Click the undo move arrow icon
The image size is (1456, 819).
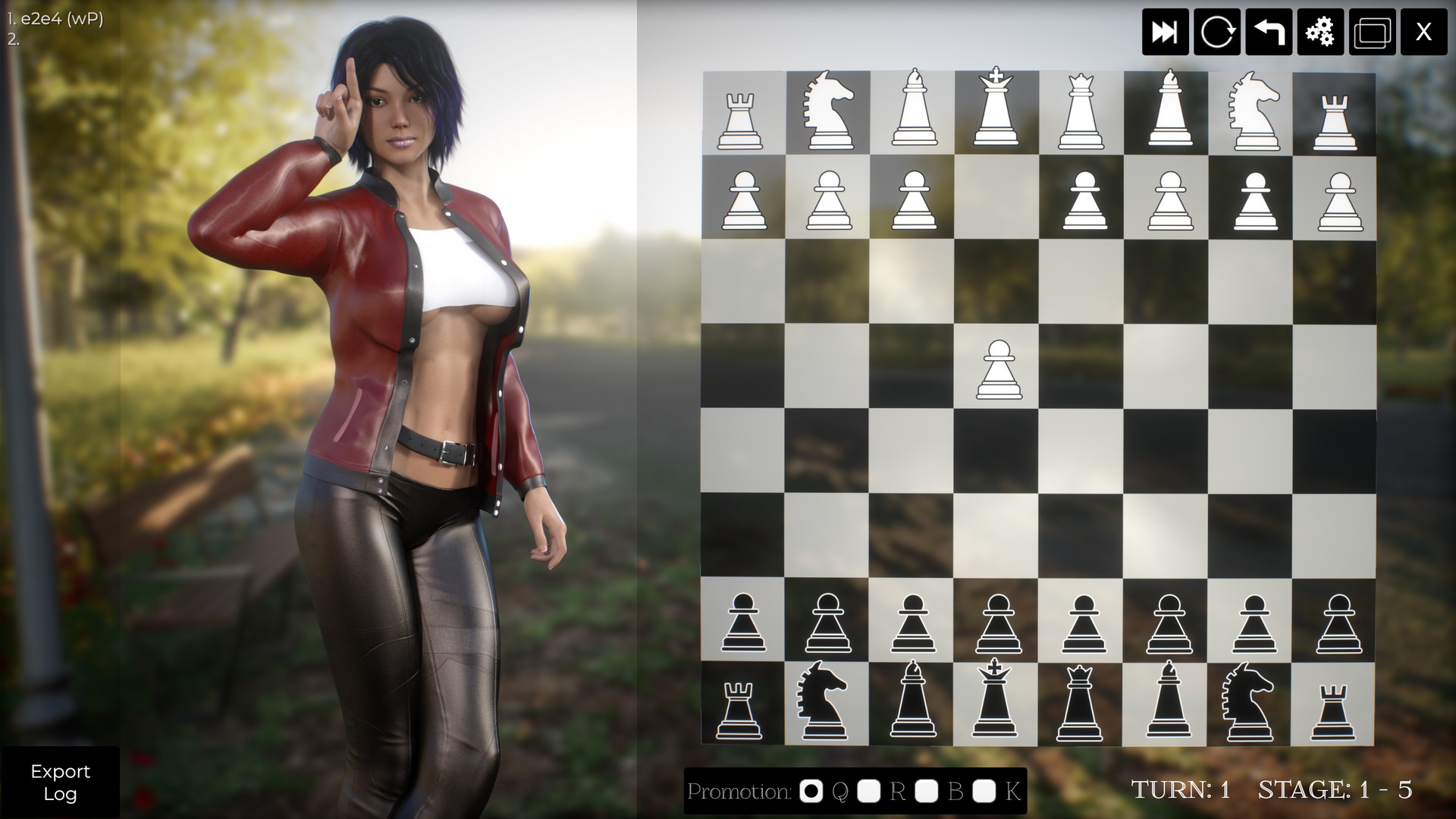pos(1268,32)
